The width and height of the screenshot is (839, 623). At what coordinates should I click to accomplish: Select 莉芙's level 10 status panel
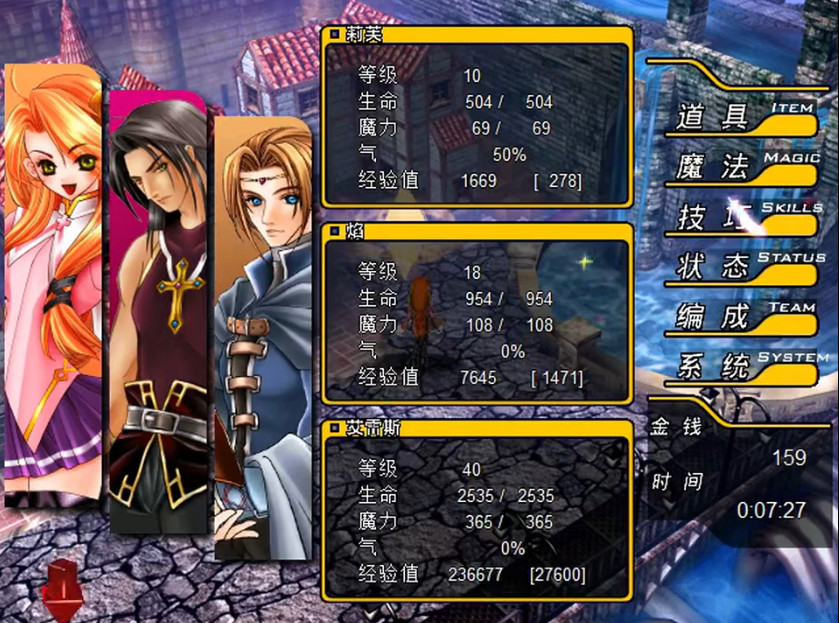[x=477, y=119]
